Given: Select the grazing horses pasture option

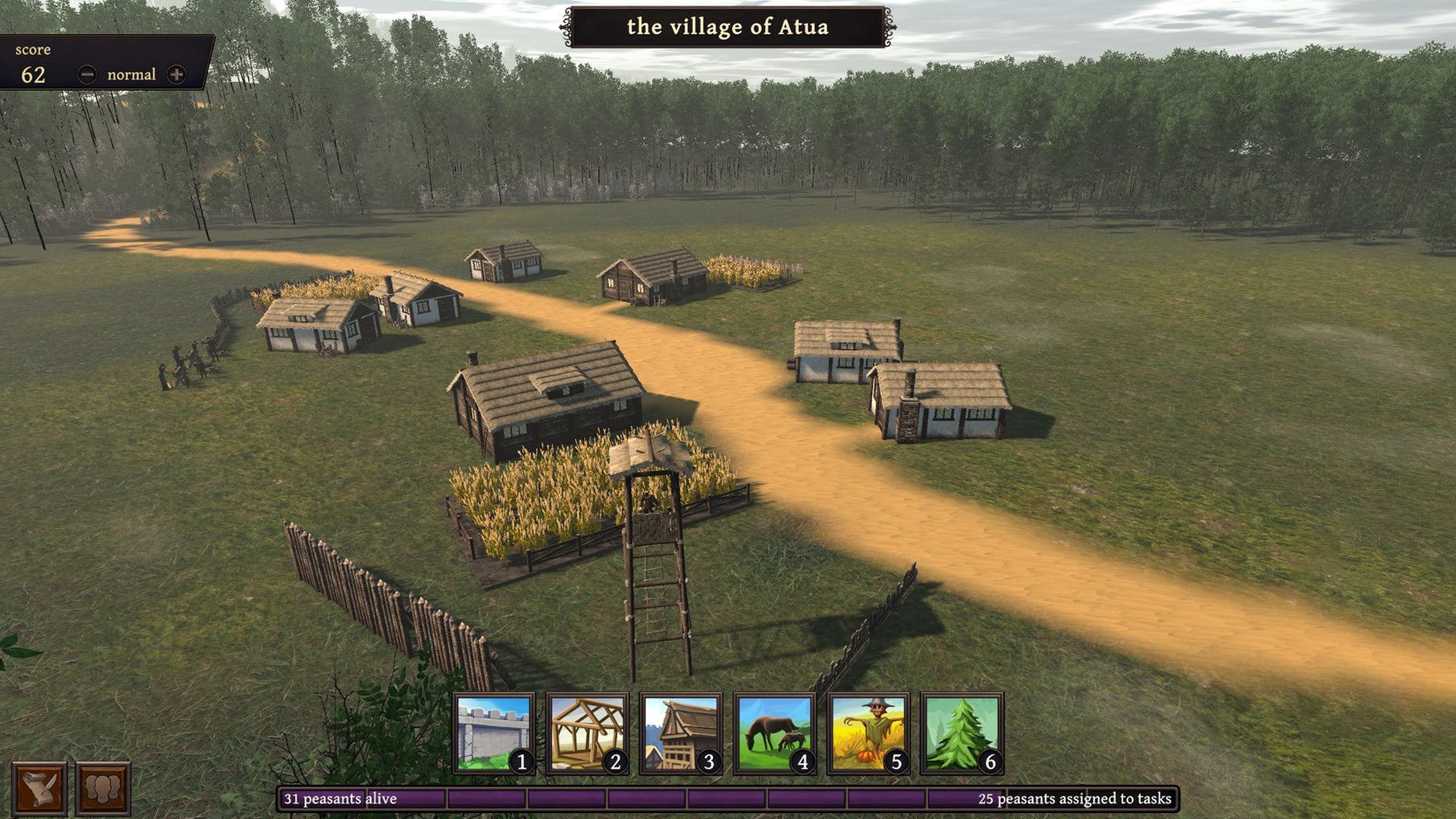Looking at the screenshot, I should click(x=774, y=733).
